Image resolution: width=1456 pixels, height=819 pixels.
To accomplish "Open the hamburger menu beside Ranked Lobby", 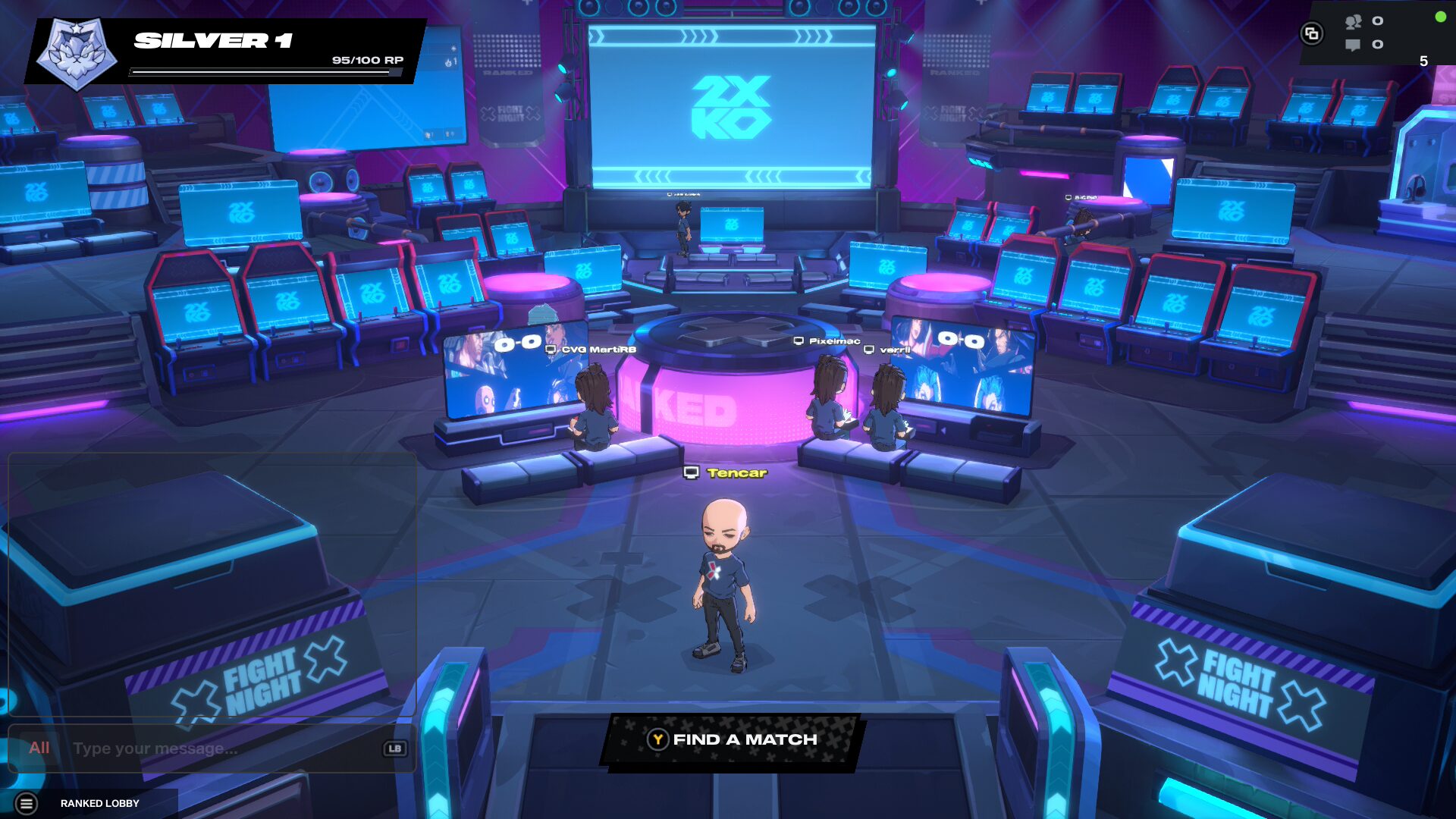I will click(x=27, y=803).
